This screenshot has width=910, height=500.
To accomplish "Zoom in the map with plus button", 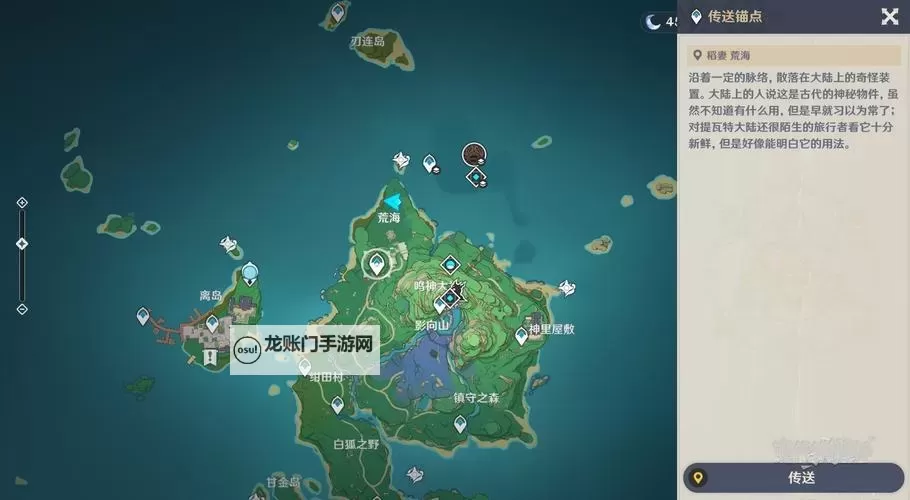I will click(22, 203).
